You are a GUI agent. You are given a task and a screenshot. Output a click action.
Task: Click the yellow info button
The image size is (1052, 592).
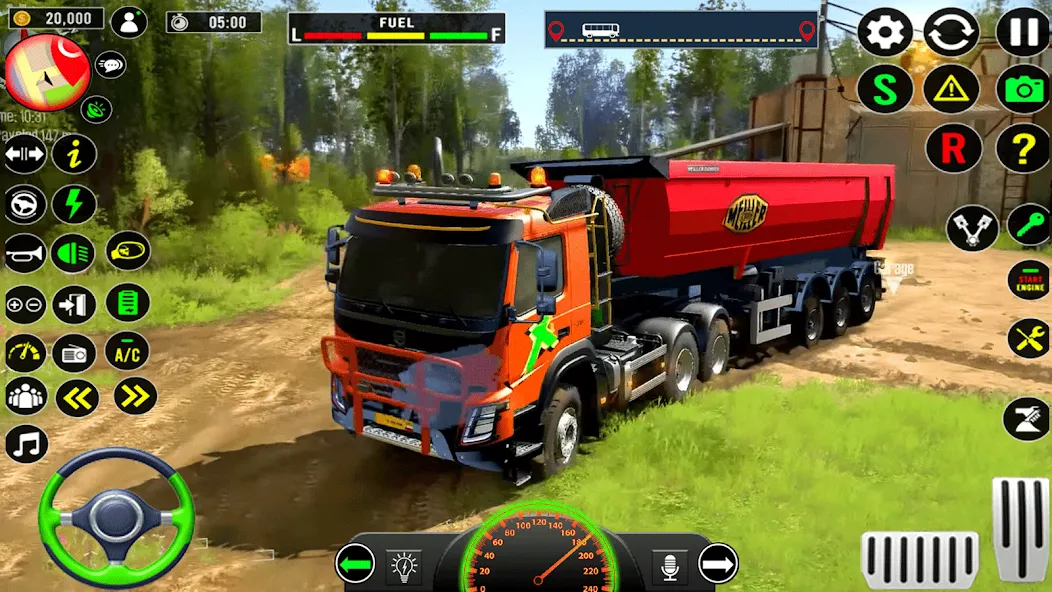point(74,154)
